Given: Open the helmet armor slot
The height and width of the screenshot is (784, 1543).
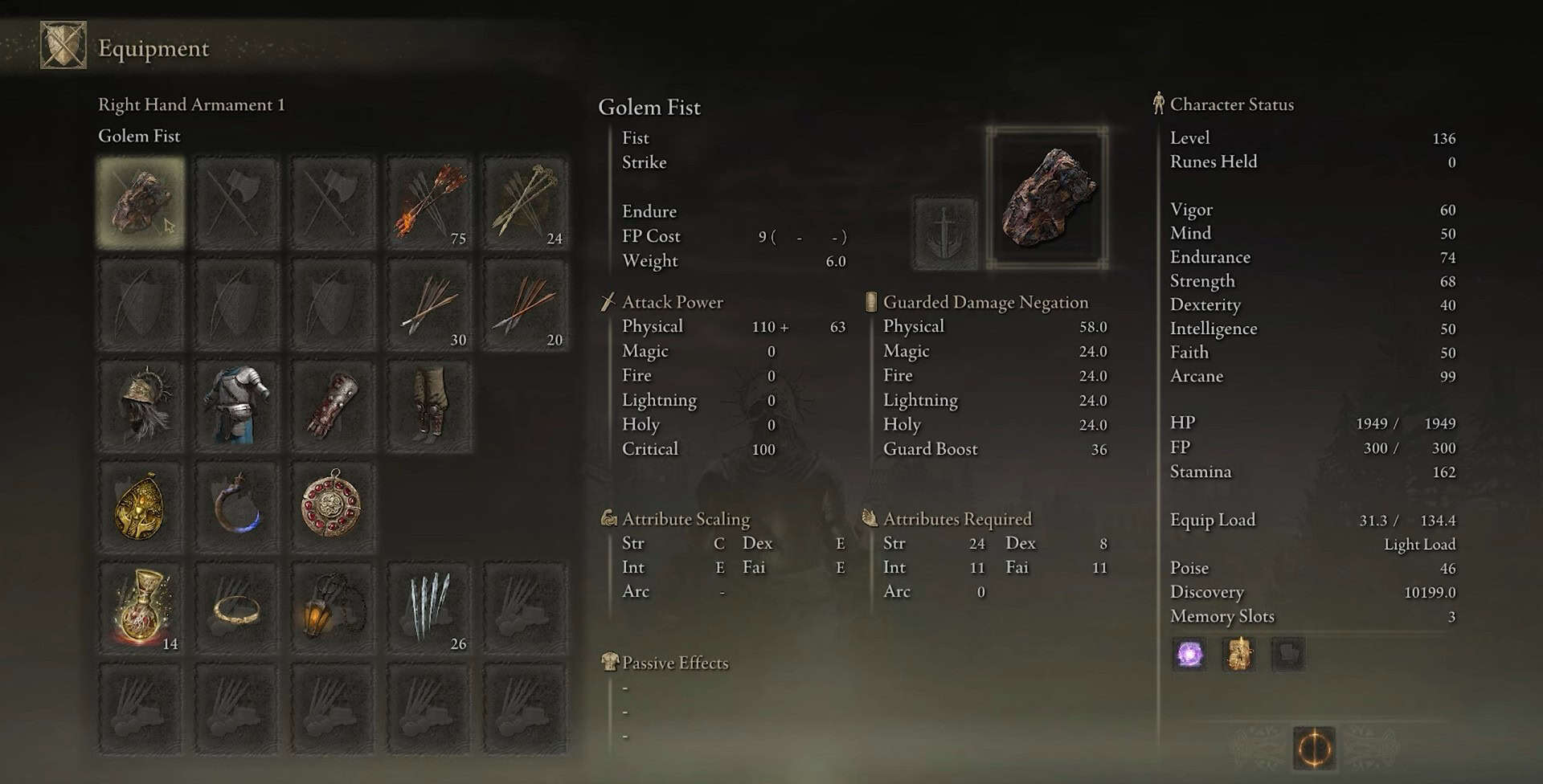Looking at the screenshot, I should click(141, 406).
